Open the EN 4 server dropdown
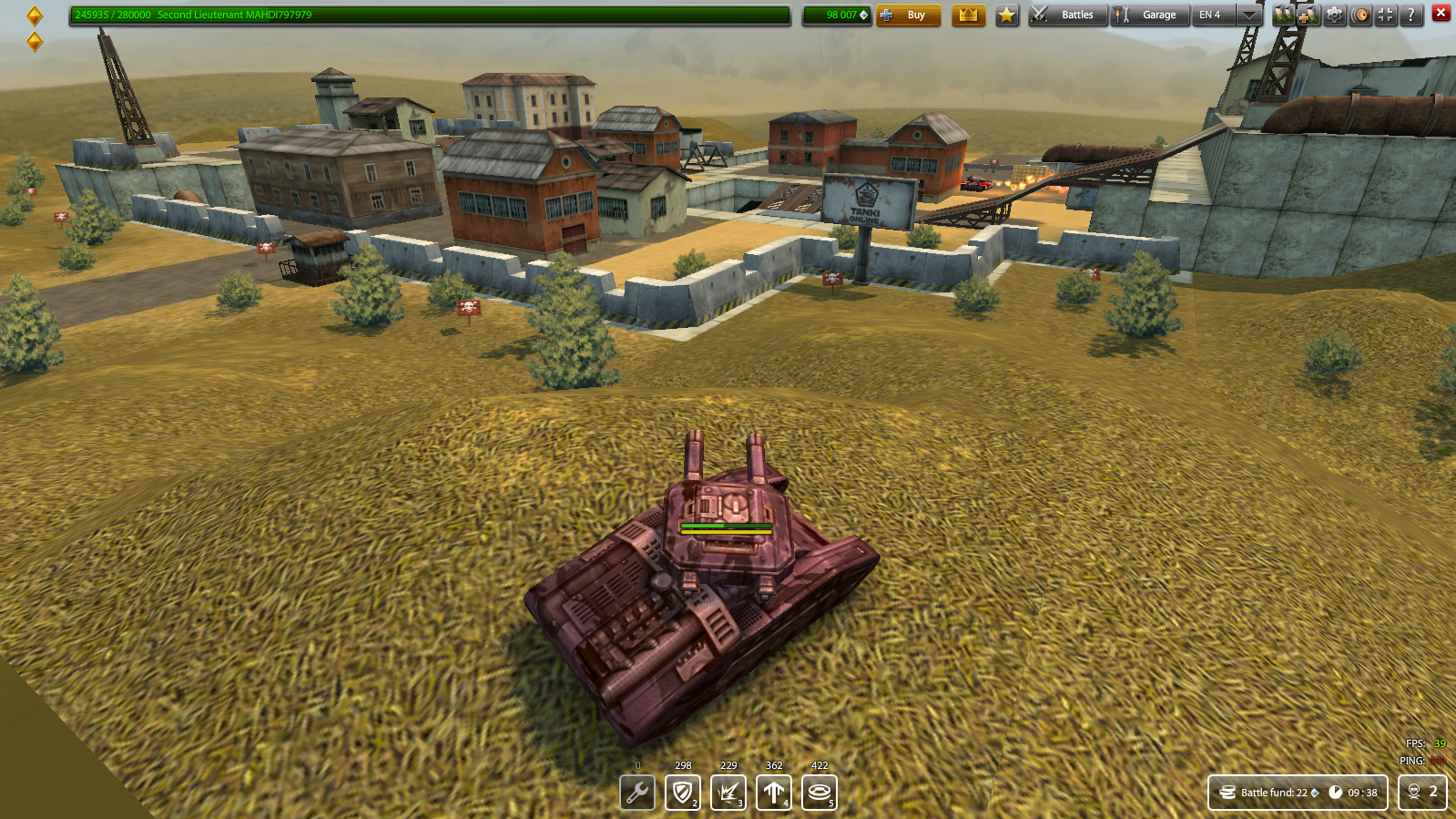This screenshot has width=1456, height=819. coord(1220,15)
